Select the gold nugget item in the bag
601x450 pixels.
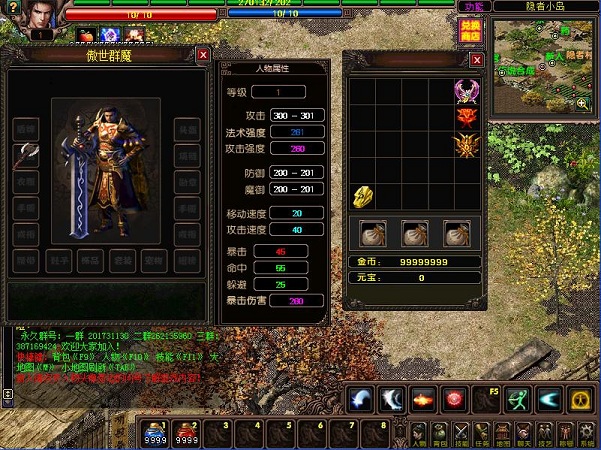click(363, 196)
